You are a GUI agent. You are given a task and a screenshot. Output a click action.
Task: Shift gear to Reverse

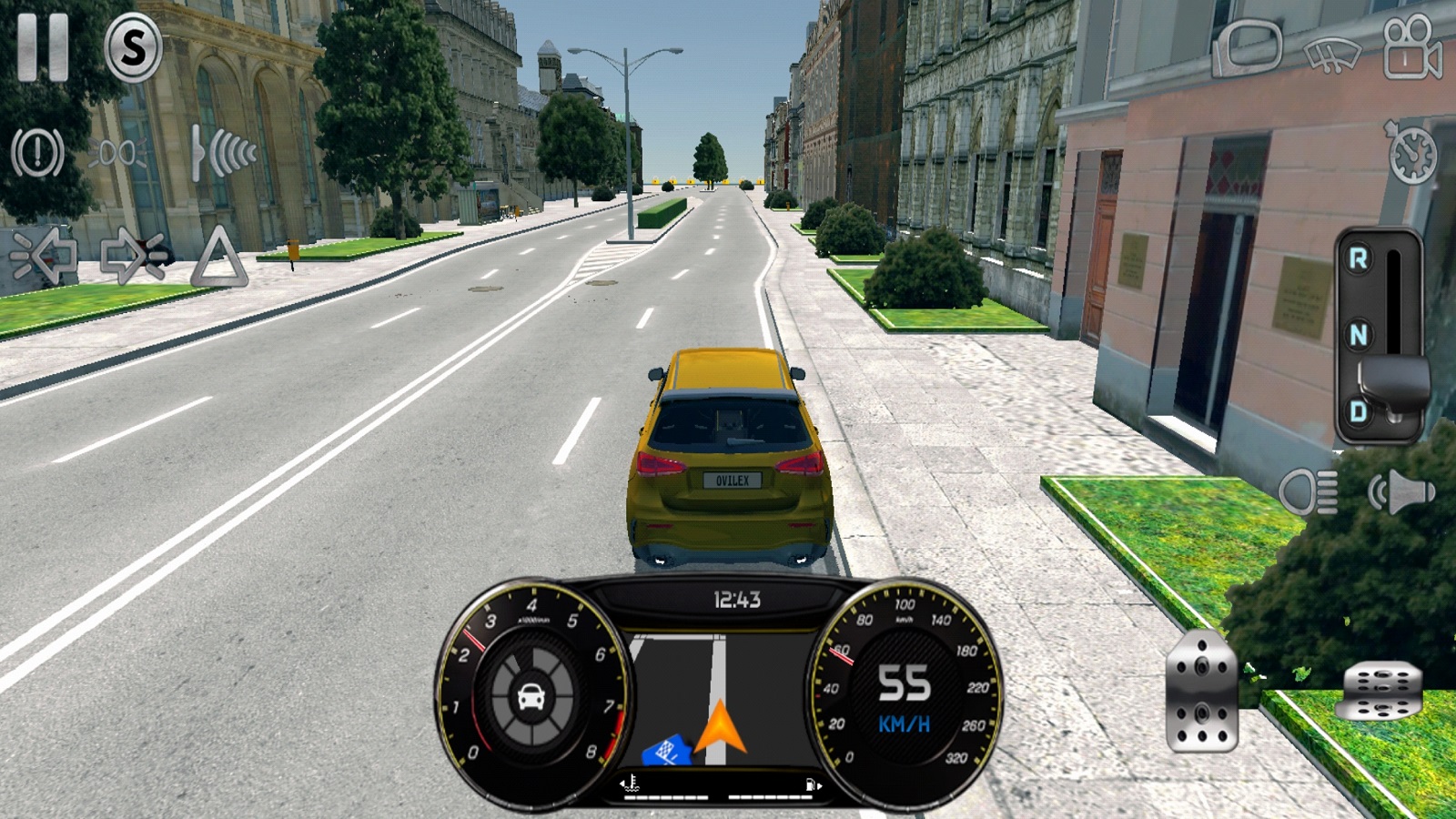1358,259
